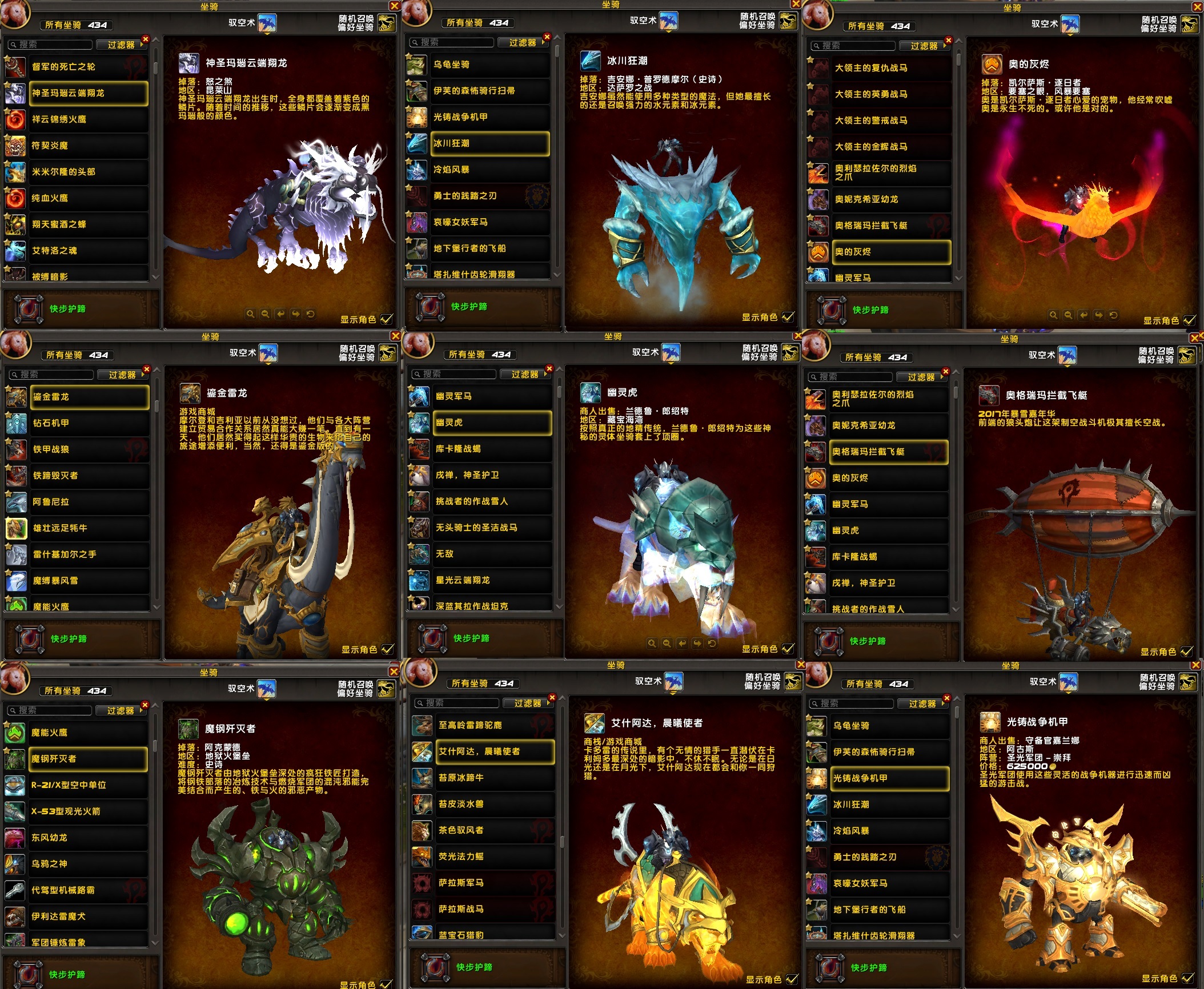This screenshot has height=989, width=1204.
Task: Choose 荧光法力鳐 from the mount list
Action: (x=495, y=857)
